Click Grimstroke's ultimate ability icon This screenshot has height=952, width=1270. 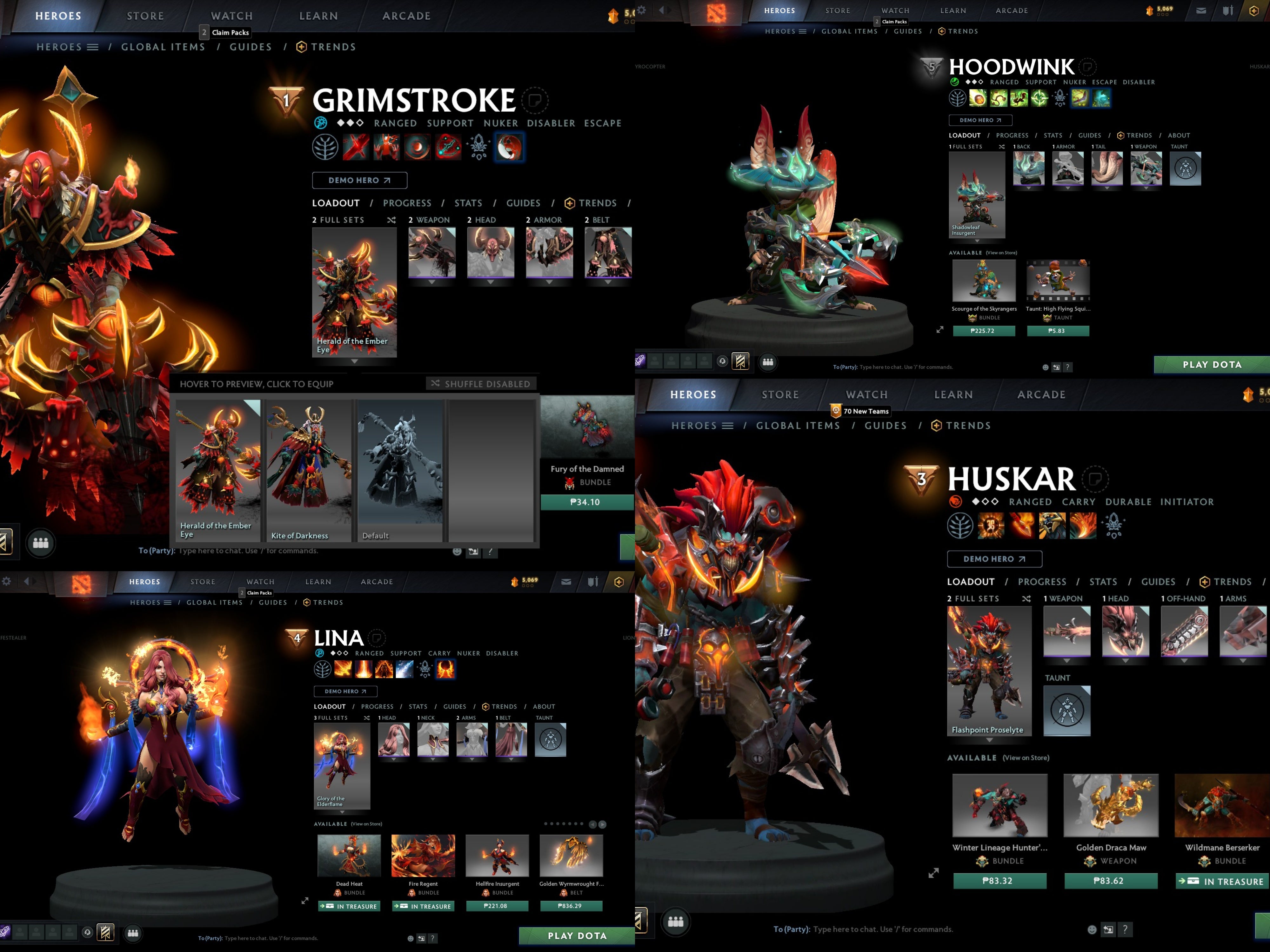tap(509, 147)
